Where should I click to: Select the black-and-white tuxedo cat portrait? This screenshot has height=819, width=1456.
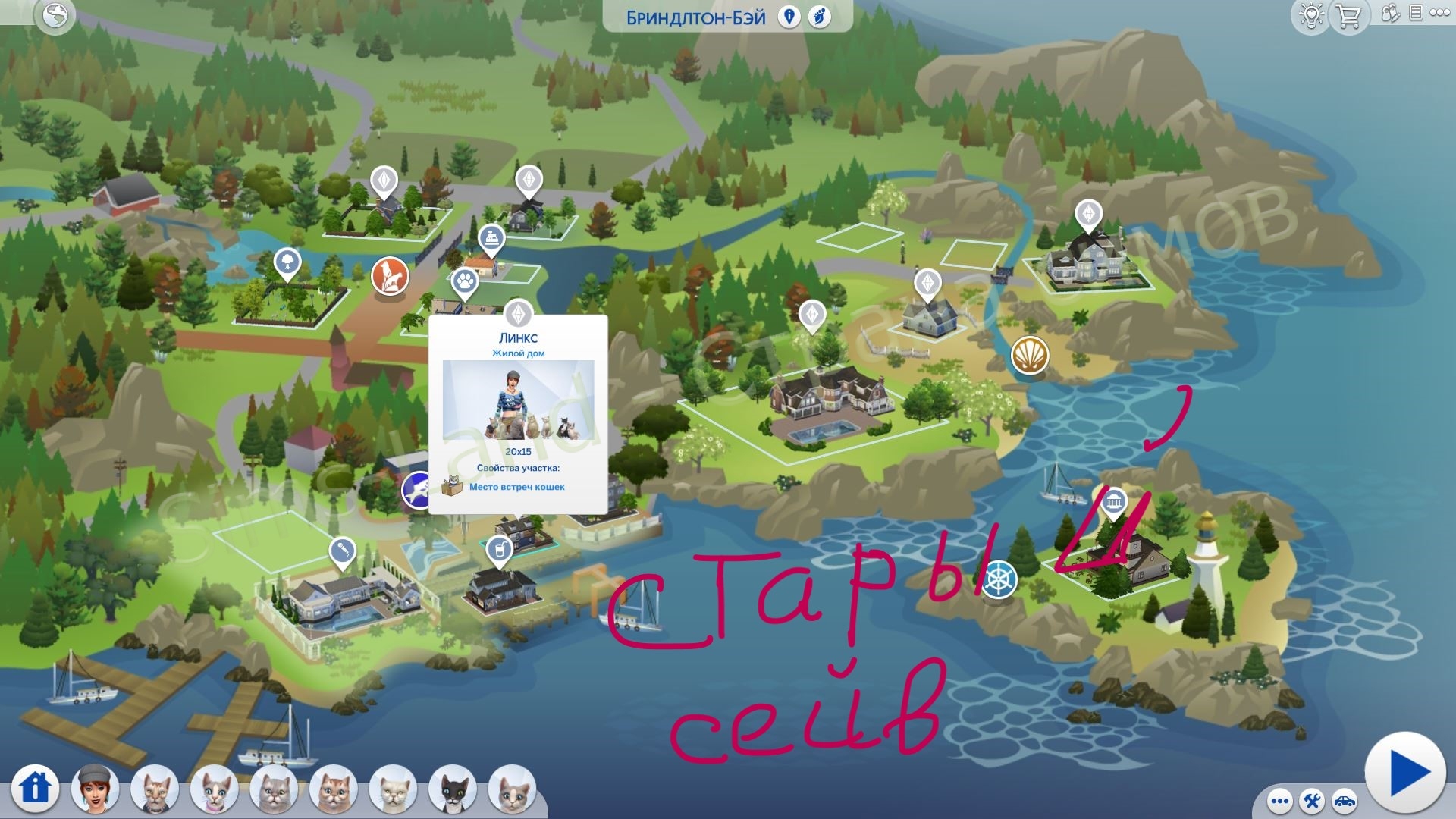coord(453,789)
